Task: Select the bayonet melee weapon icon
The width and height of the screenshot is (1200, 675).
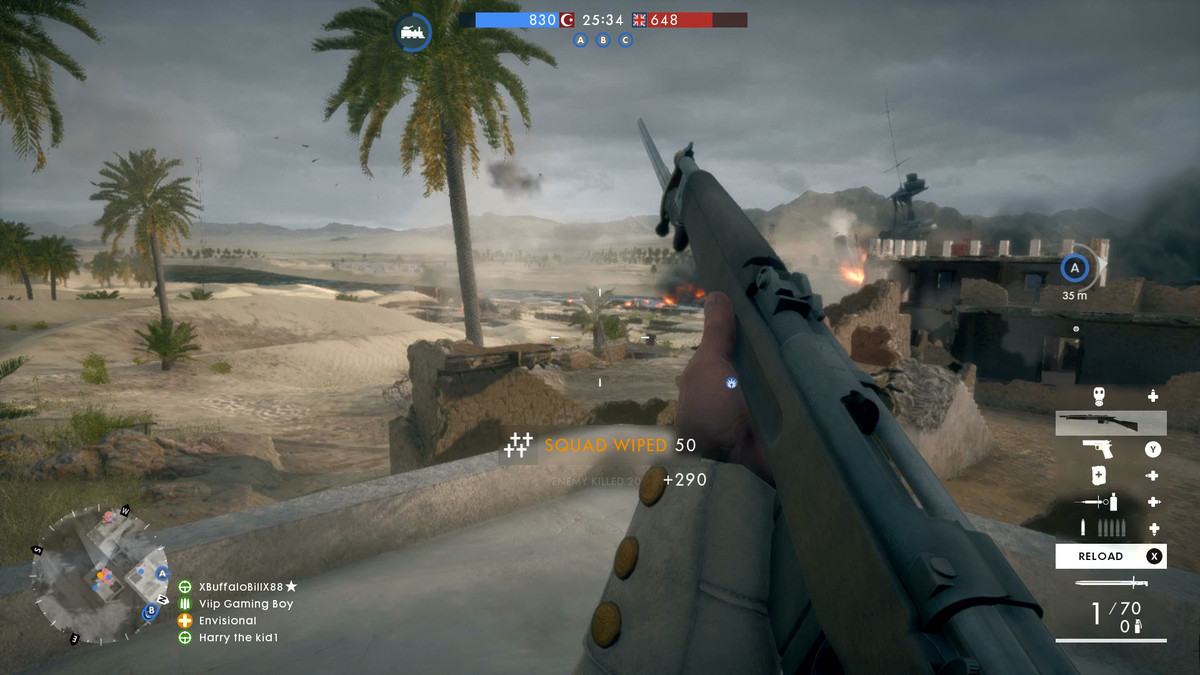Action: [x=1110, y=583]
